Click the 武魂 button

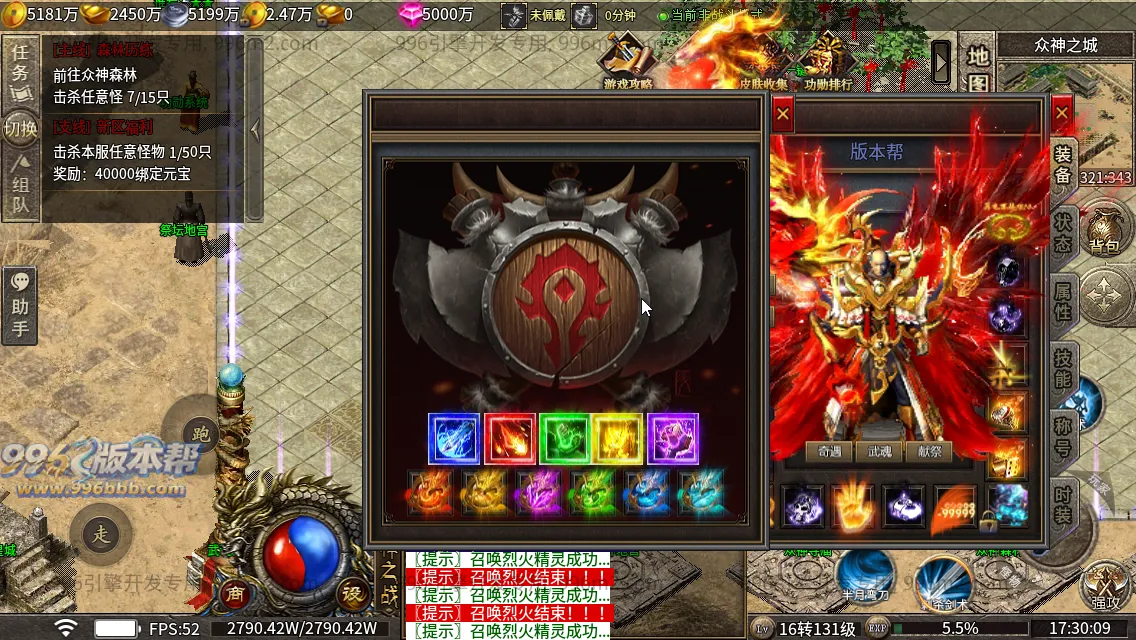(x=879, y=451)
